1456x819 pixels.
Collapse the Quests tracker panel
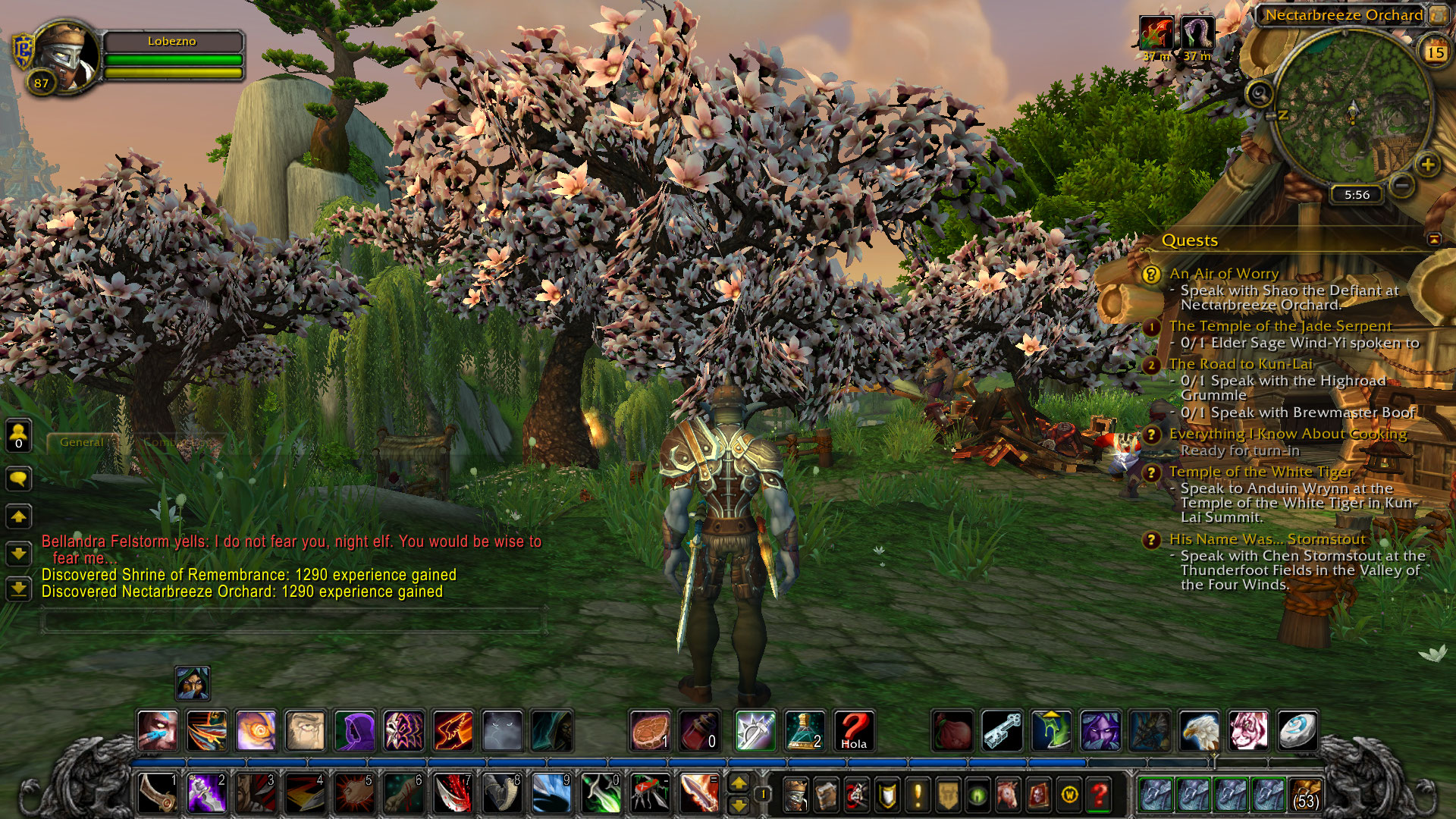(x=1434, y=240)
